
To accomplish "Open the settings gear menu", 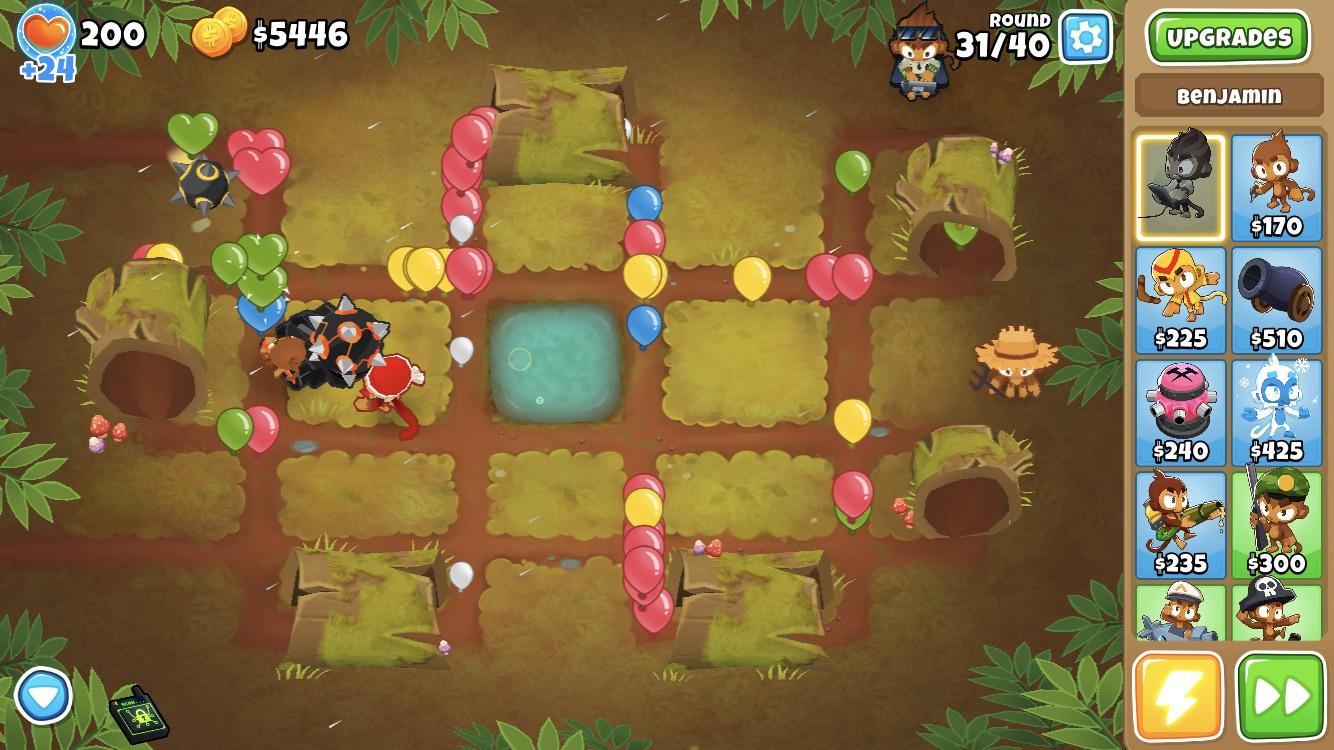I will coord(1083,37).
